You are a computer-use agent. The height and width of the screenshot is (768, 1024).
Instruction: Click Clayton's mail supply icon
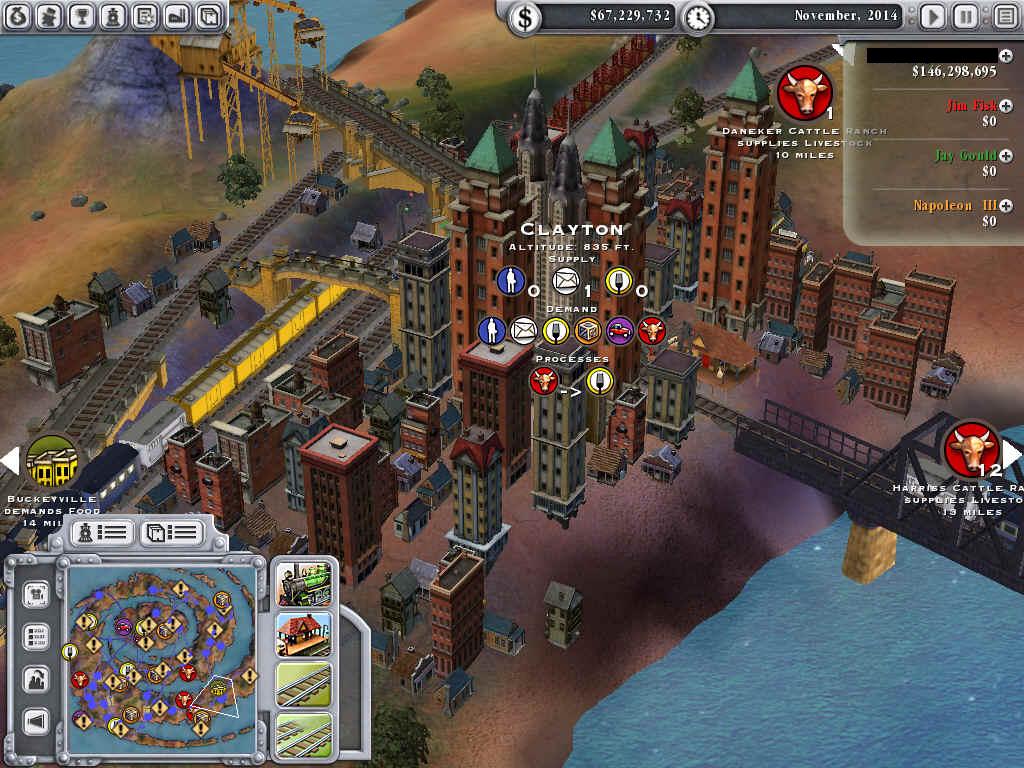pyautogui.click(x=566, y=280)
